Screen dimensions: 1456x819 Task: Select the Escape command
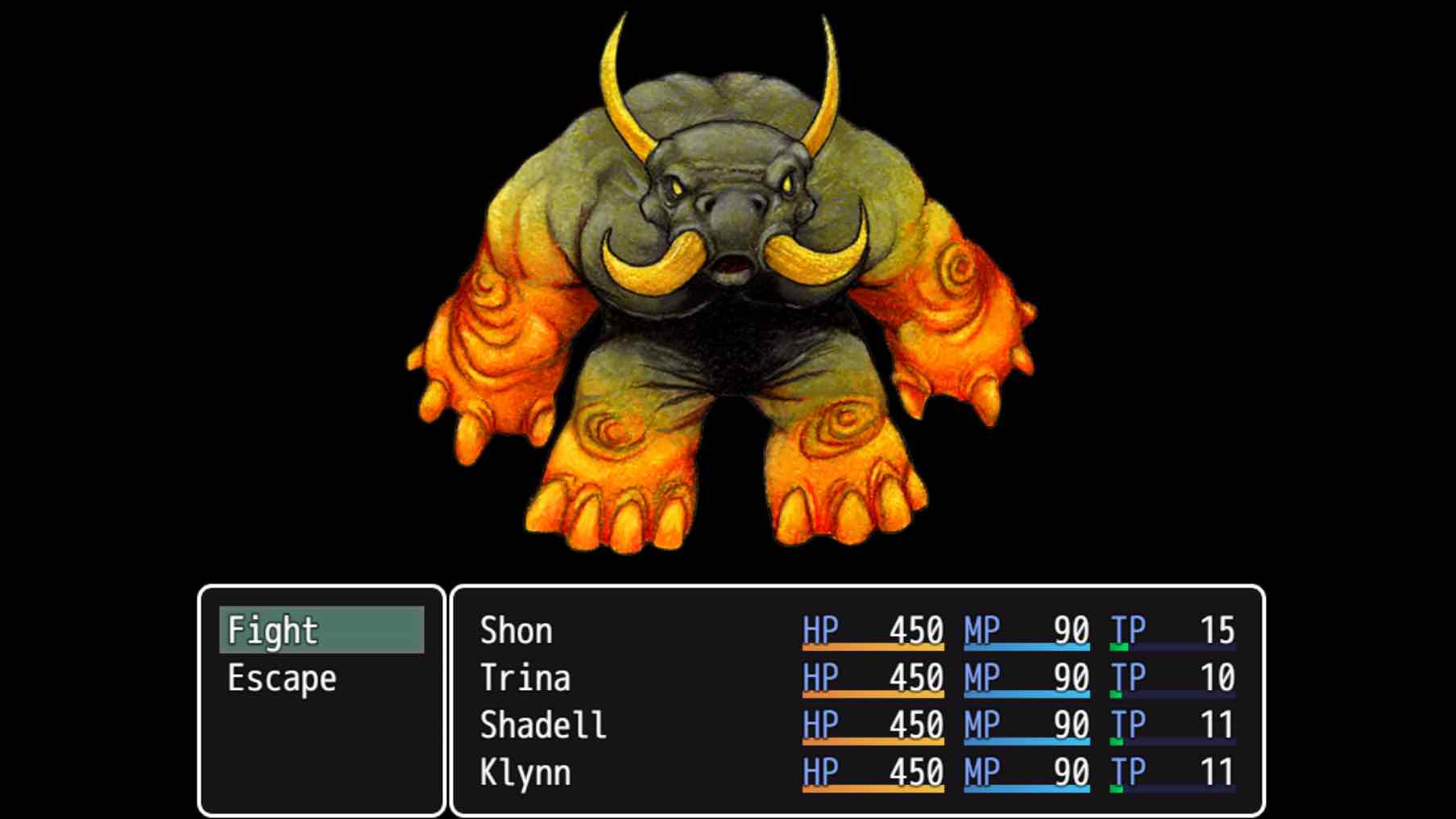pos(278,678)
